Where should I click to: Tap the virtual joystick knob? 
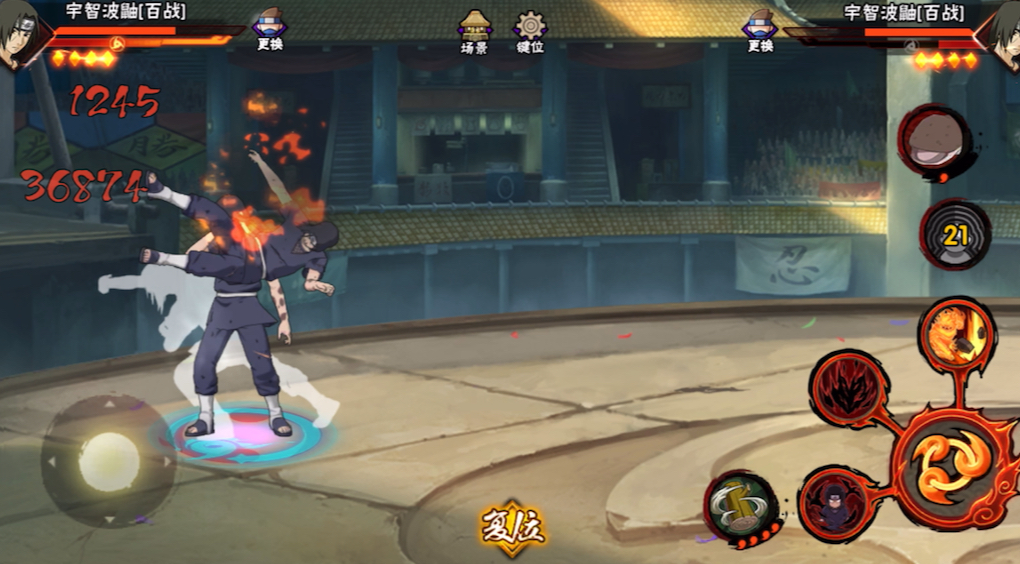(x=108, y=462)
